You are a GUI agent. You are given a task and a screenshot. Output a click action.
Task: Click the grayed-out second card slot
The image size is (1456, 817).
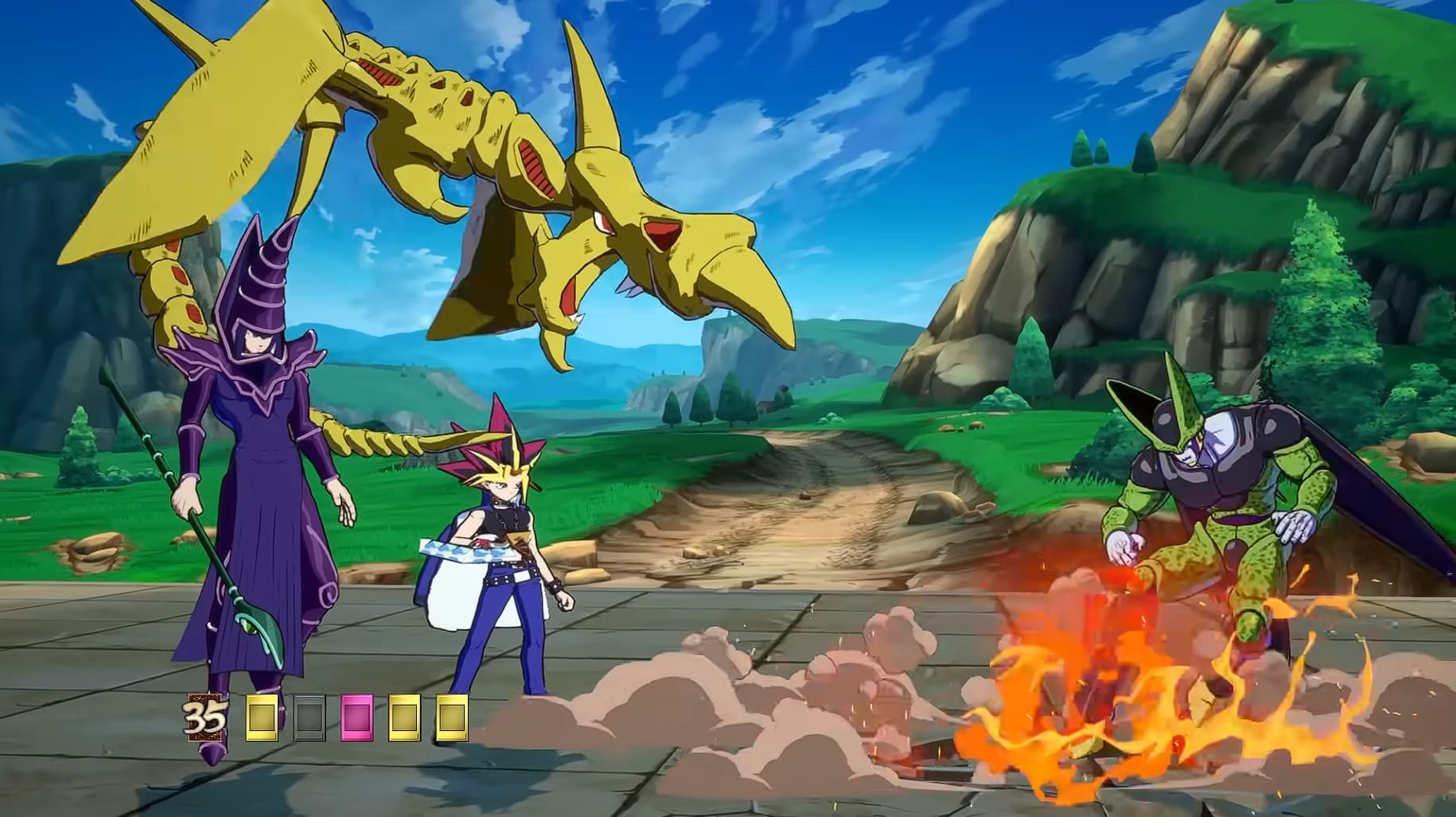coord(309,717)
